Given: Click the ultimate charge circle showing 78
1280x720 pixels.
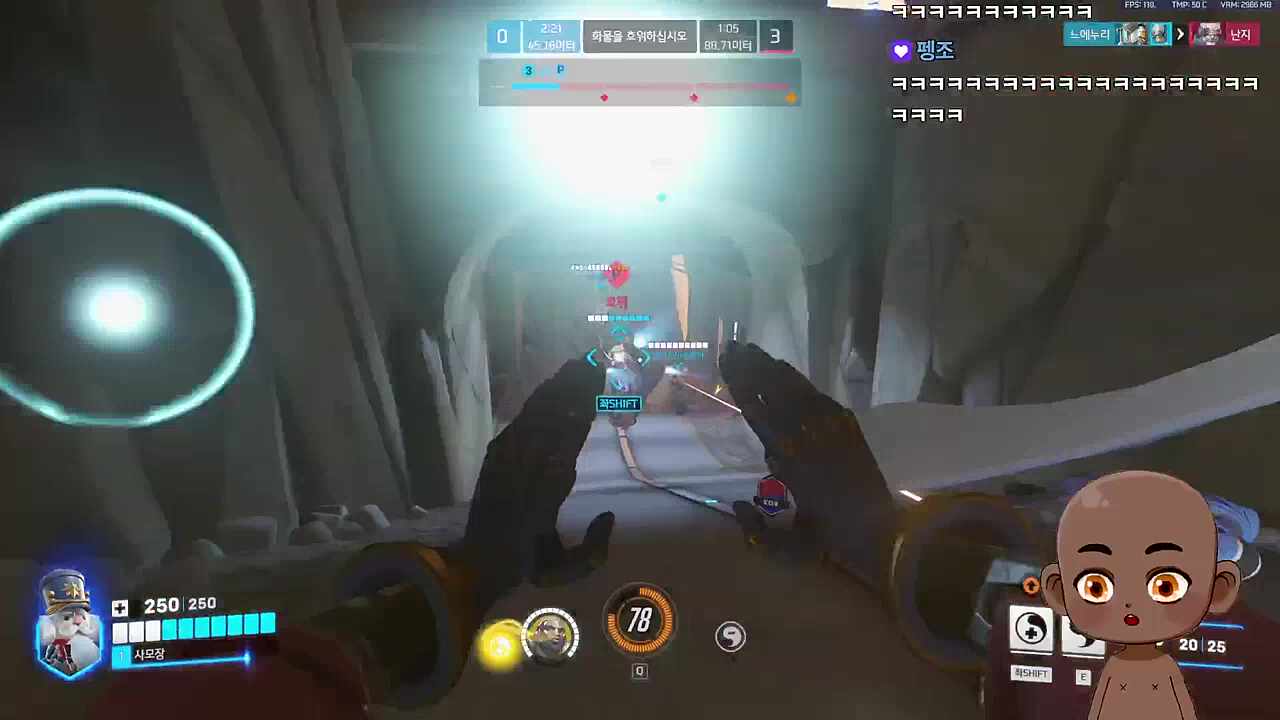Looking at the screenshot, I should 640,622.
